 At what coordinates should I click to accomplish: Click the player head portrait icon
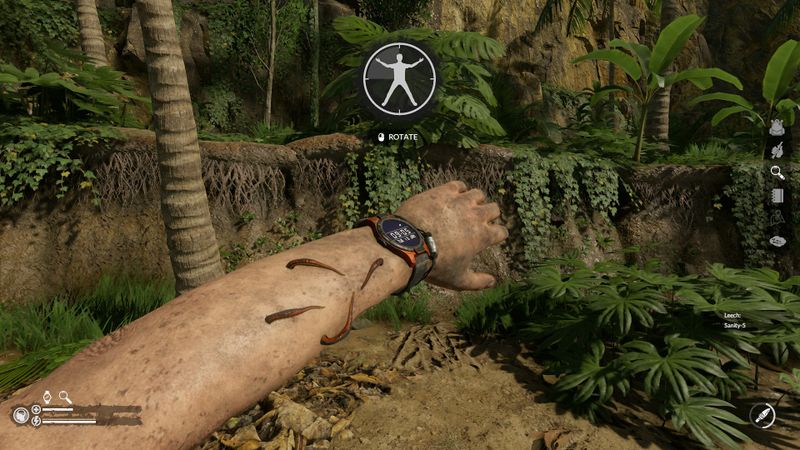(20, 415)
